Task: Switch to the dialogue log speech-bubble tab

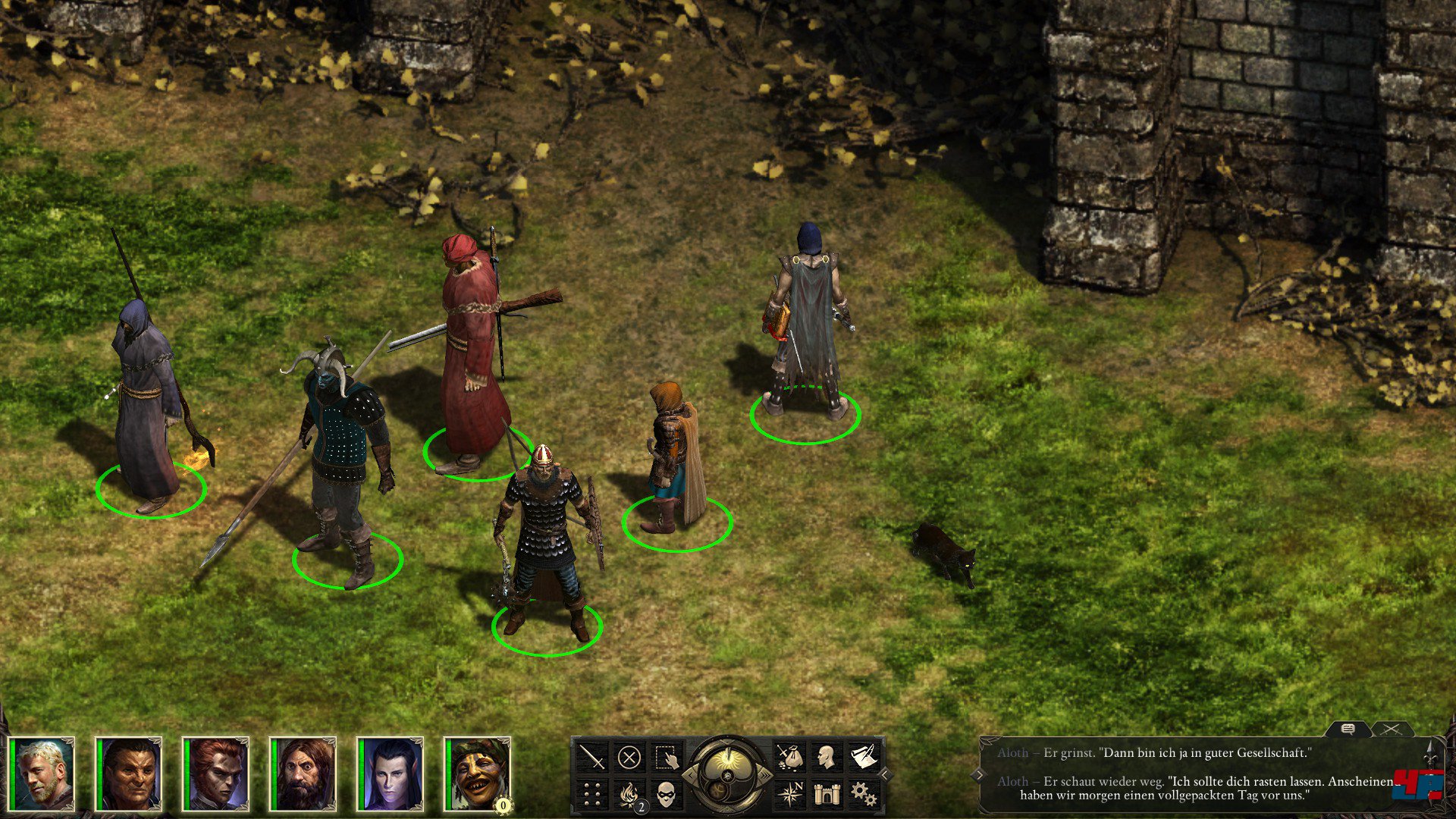Action: (x=1348, y=730)
